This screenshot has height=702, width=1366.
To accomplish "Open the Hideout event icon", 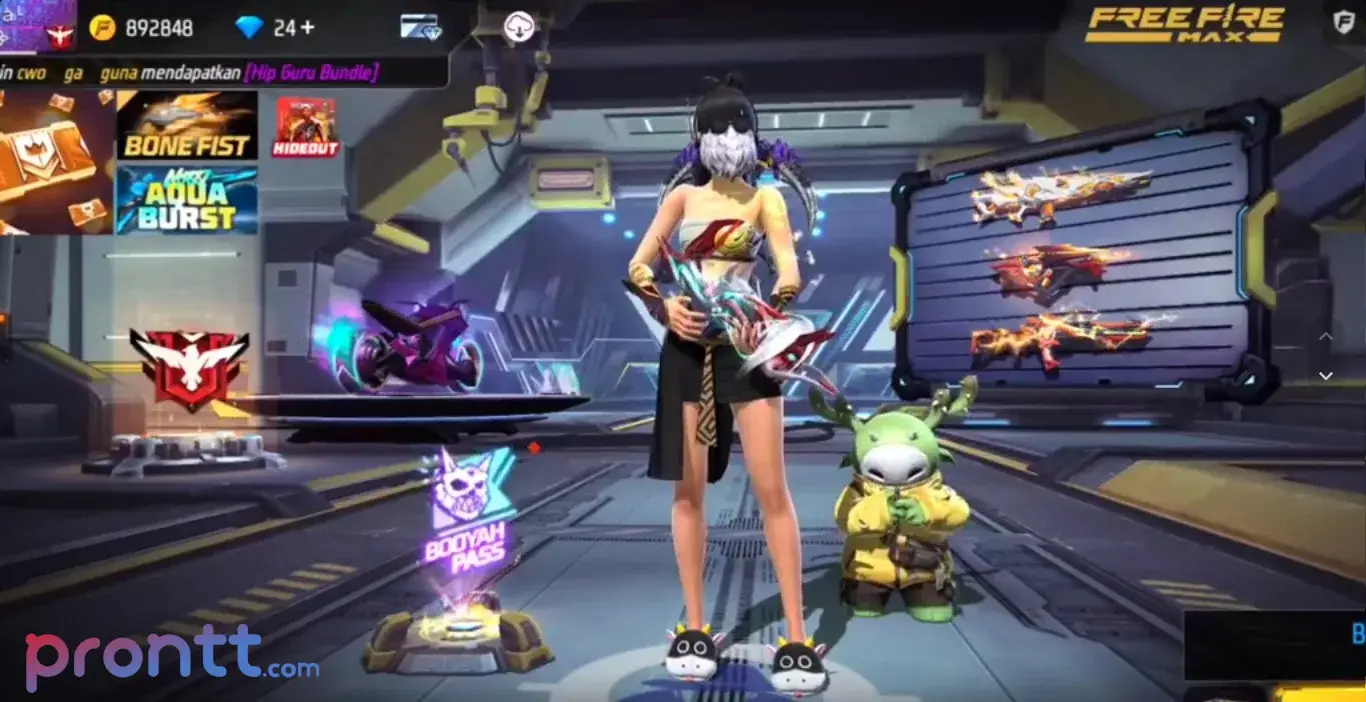I will coord(306,127).
